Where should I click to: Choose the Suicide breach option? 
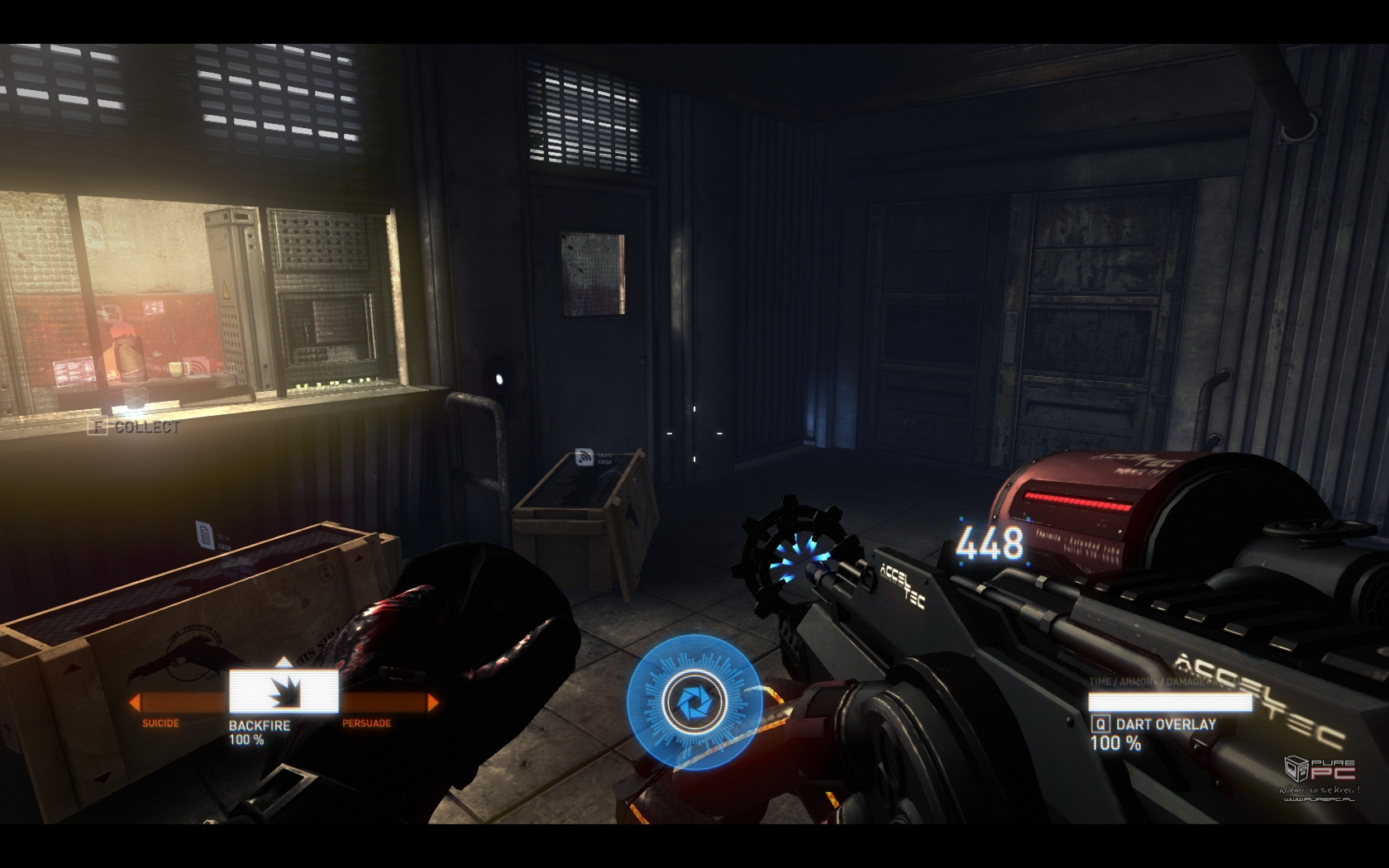[x=160, y=723]
